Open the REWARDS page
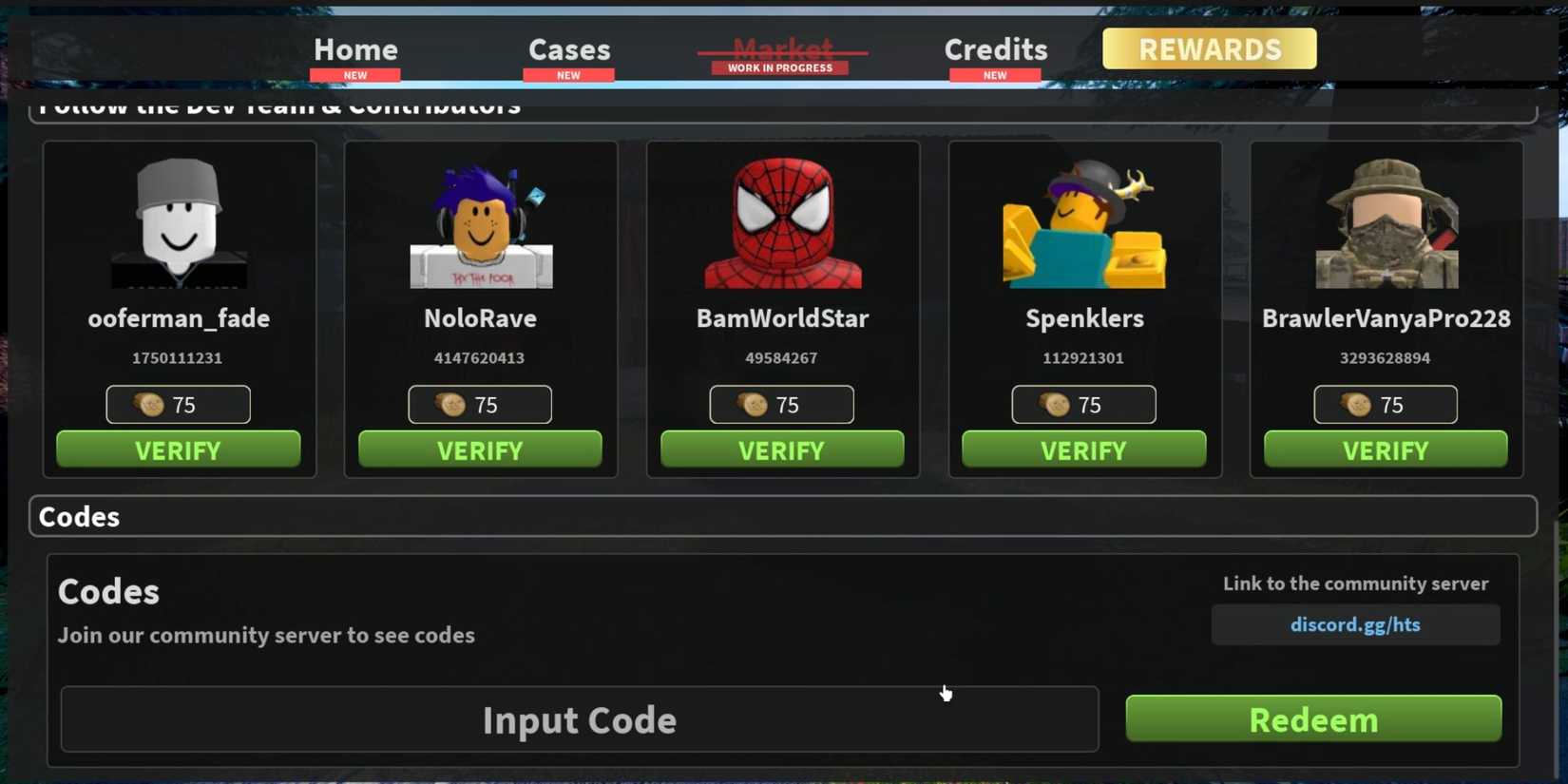The width and height of the screenshot is (1568, 784). [x=1209, y=48]
